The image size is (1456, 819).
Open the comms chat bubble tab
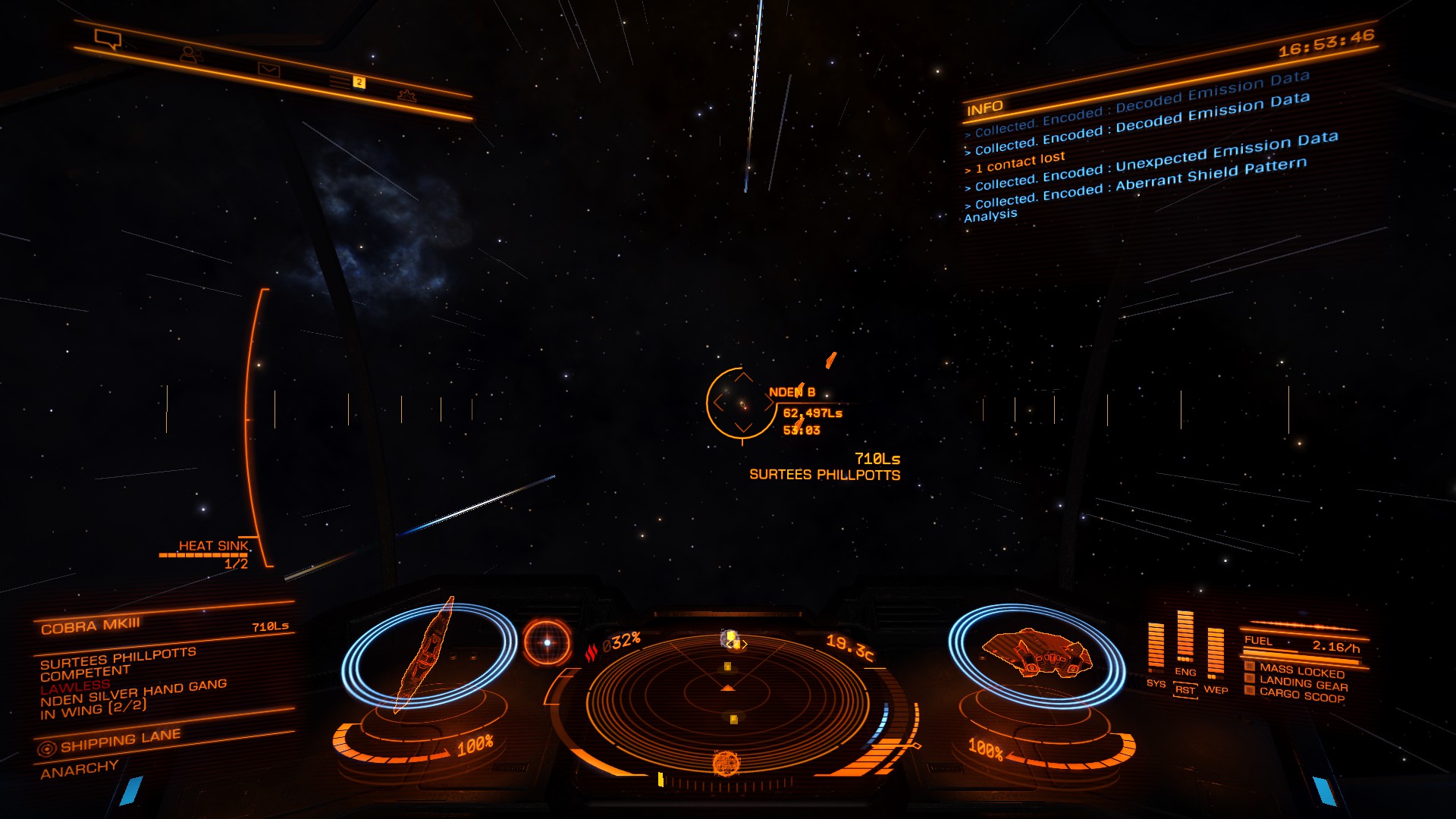108,38
